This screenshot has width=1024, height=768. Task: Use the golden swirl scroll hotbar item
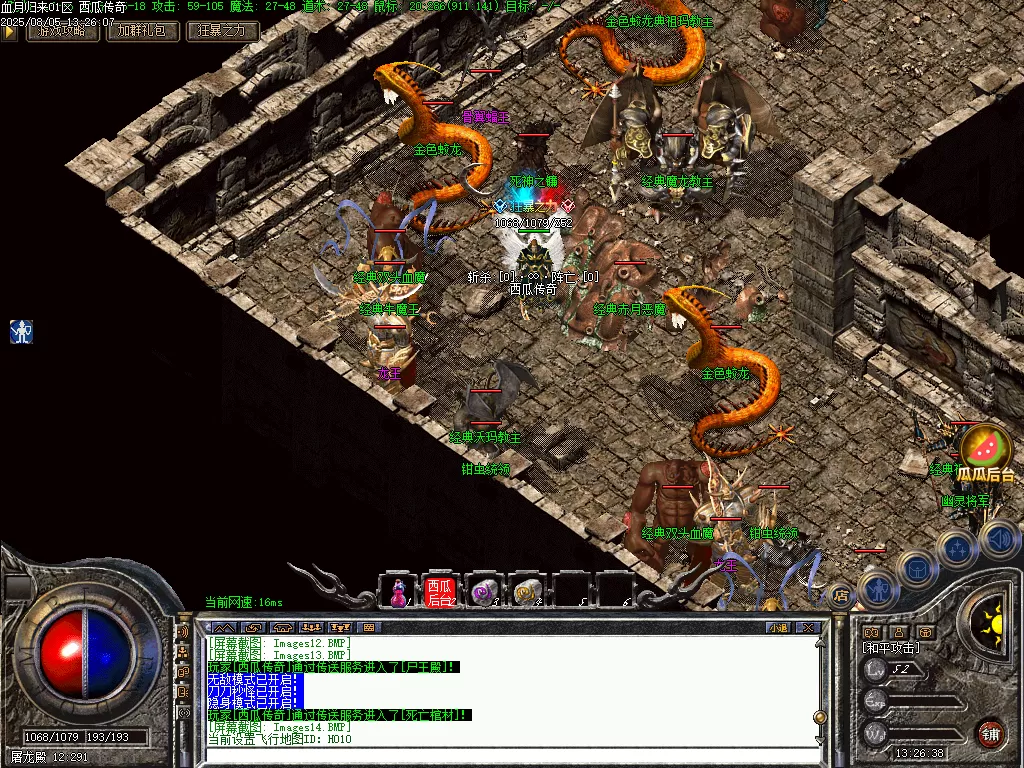[x=527, y=592]
